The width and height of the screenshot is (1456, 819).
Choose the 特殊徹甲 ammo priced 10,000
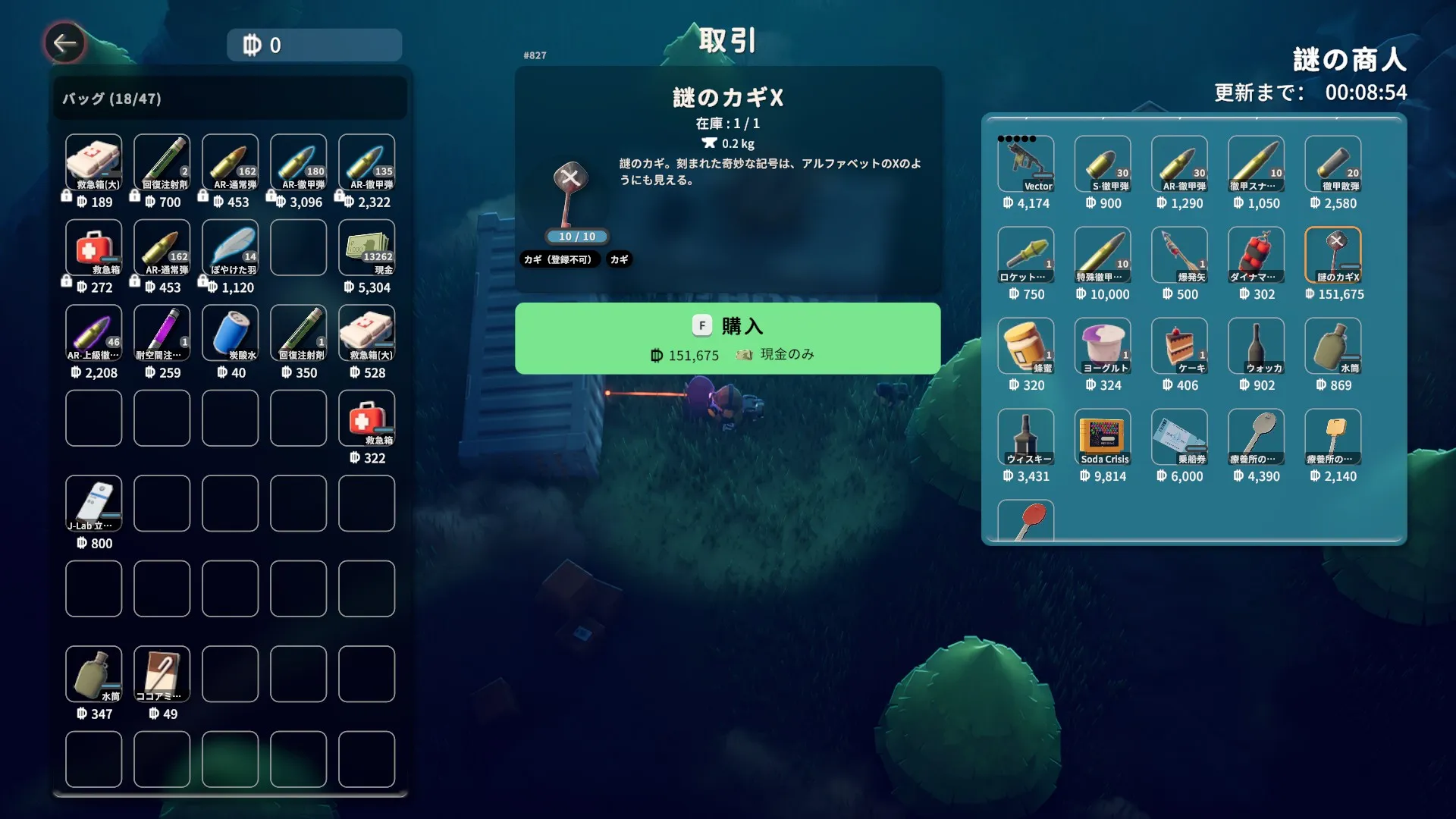(1102, 255)
